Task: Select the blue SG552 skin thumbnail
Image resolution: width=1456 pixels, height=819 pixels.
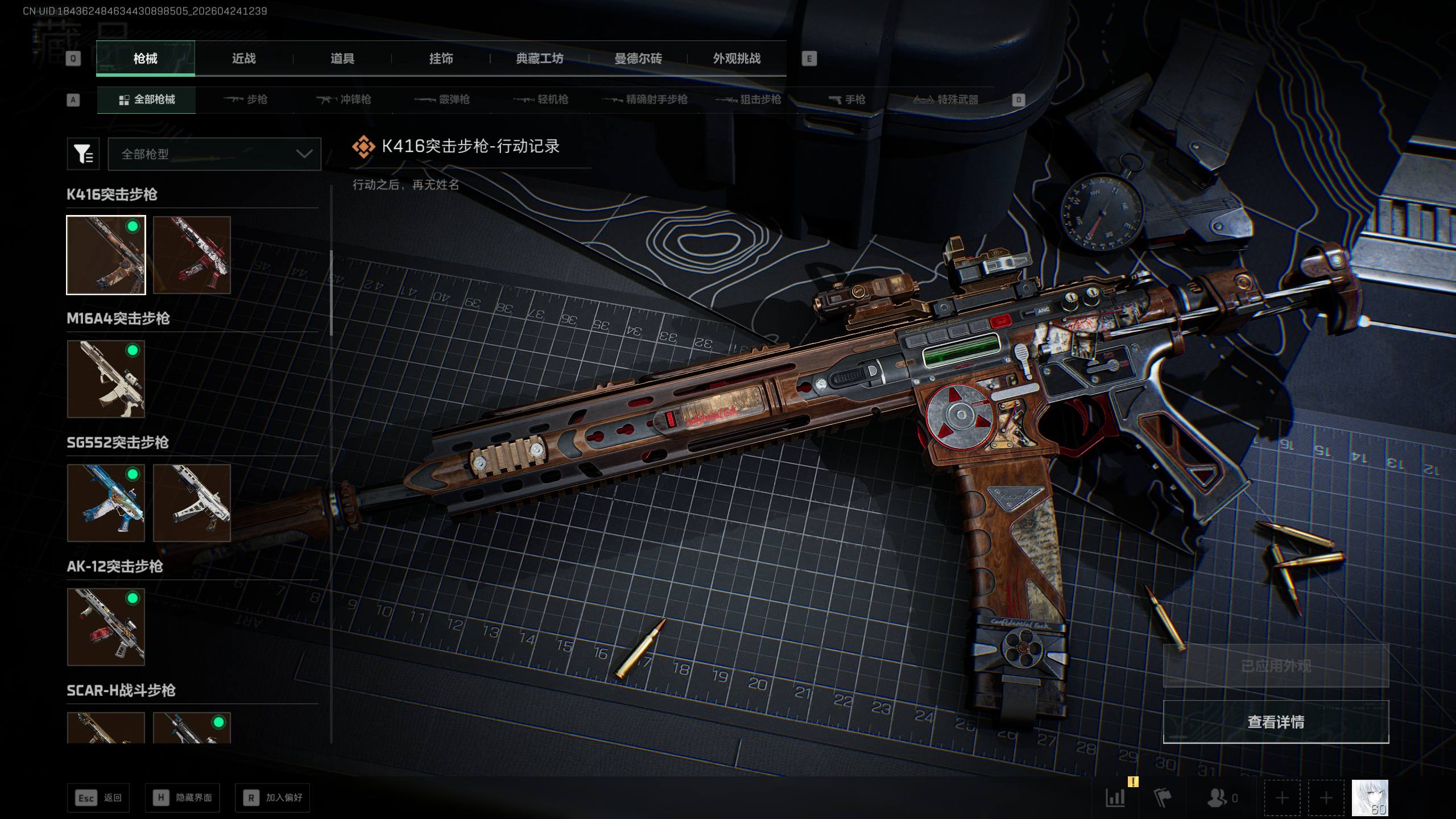Action: [x=106, y=503]
